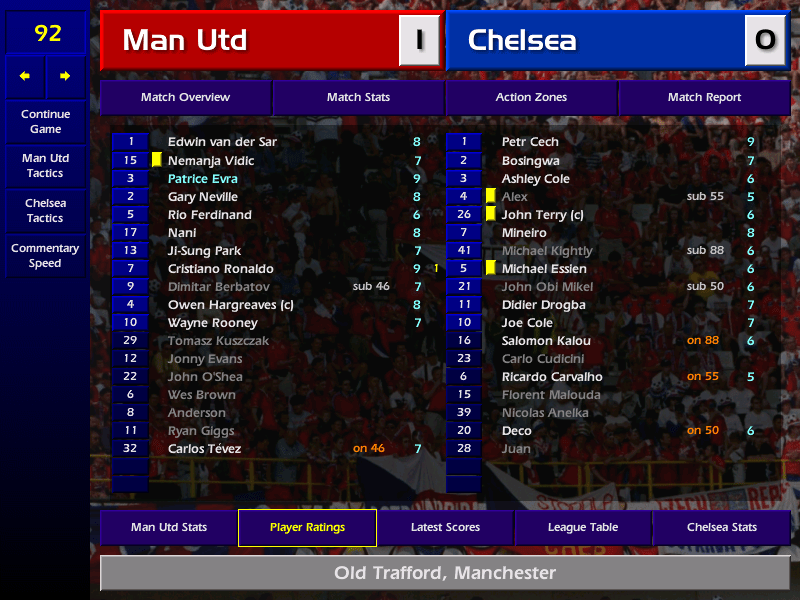The image size is (800, 600).
Task: Show the Action Zones view
Action: tap(531, 97)
